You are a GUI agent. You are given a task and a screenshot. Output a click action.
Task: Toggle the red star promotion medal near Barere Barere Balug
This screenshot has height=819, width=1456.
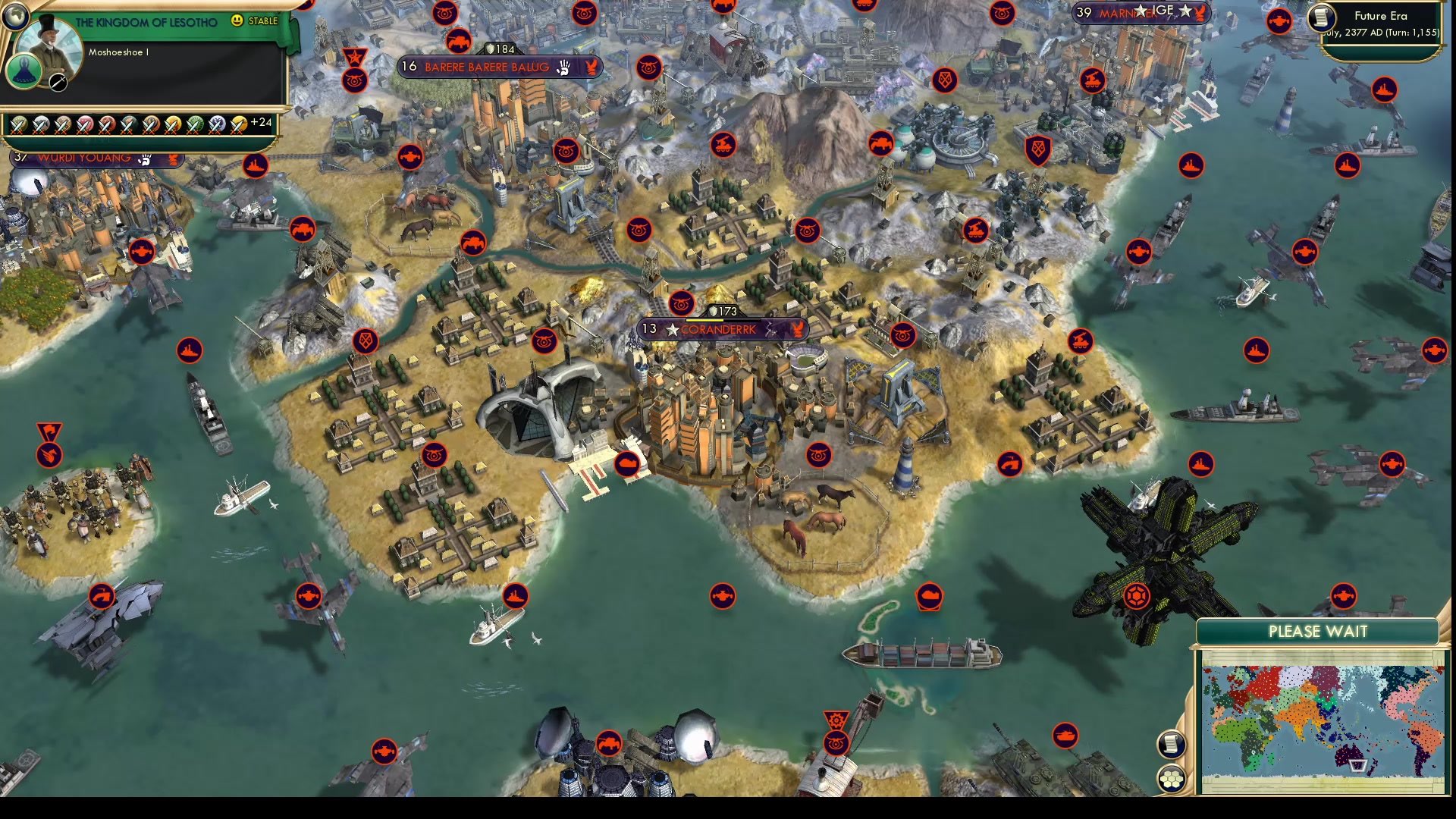(354, 56)
